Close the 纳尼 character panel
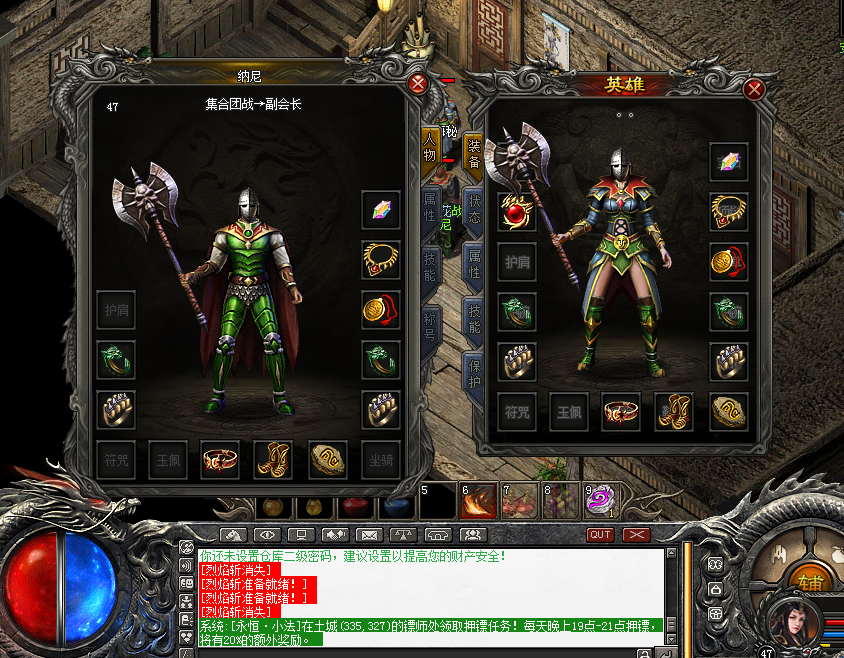The image size is (844, 658). coord(418,84)
